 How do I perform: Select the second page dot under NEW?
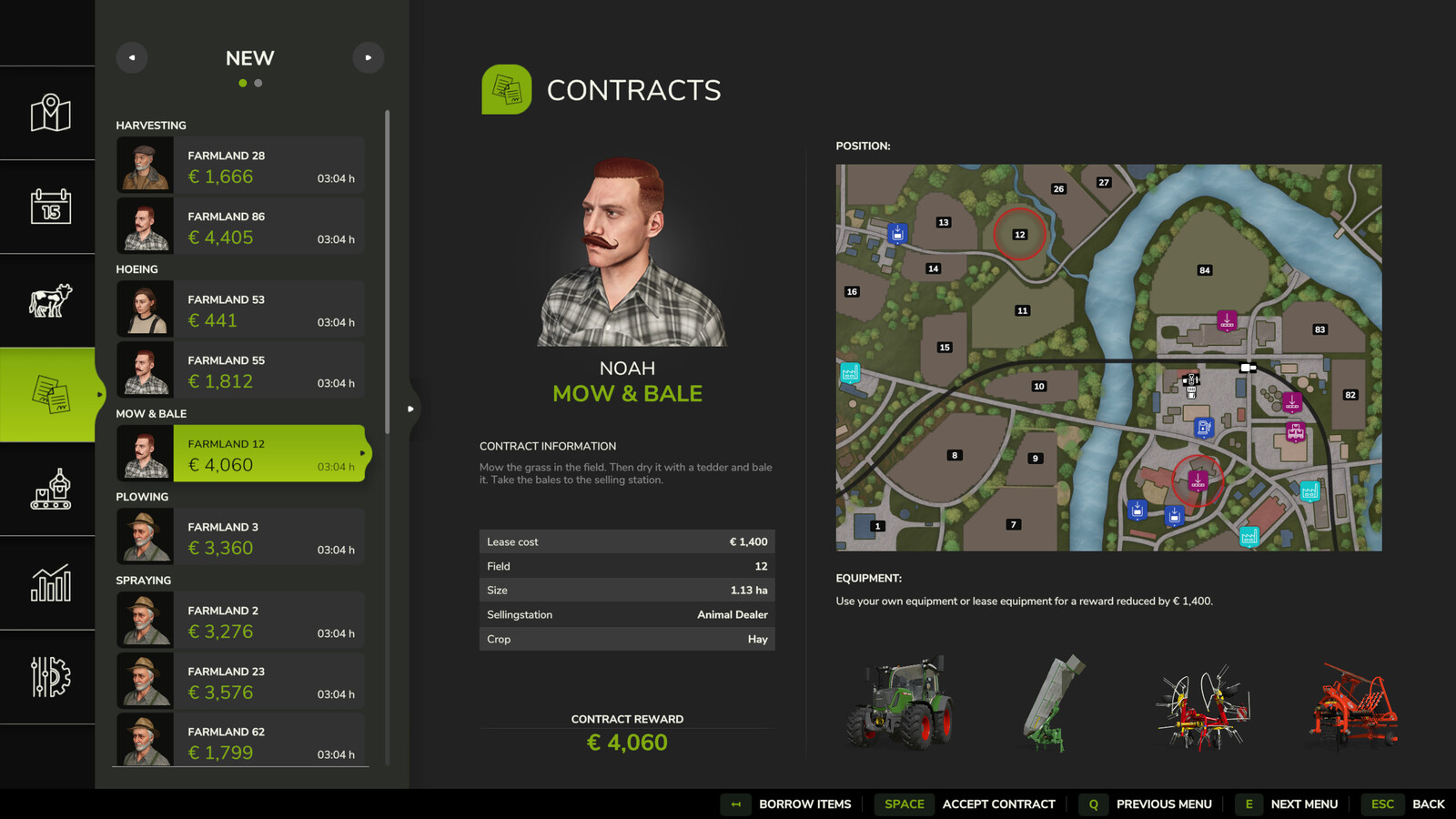[x=258, y=83]
